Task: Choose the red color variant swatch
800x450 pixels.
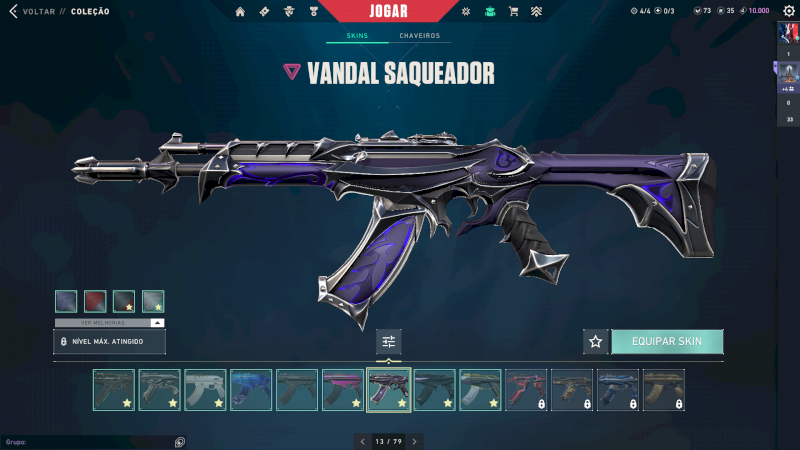Action: click(95, 300)
